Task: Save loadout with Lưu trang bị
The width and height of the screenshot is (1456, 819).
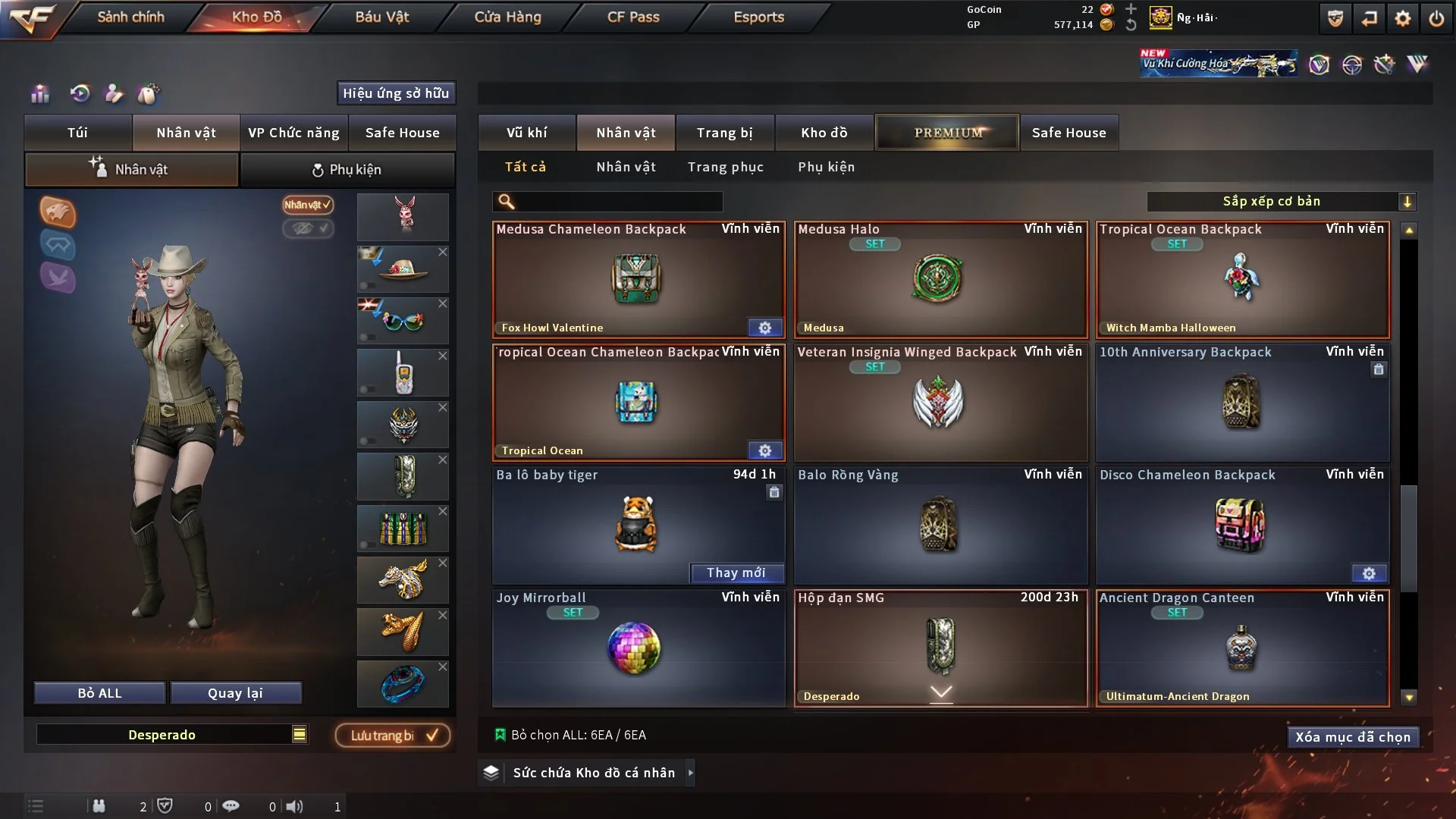Action: [x=393, y=736]
